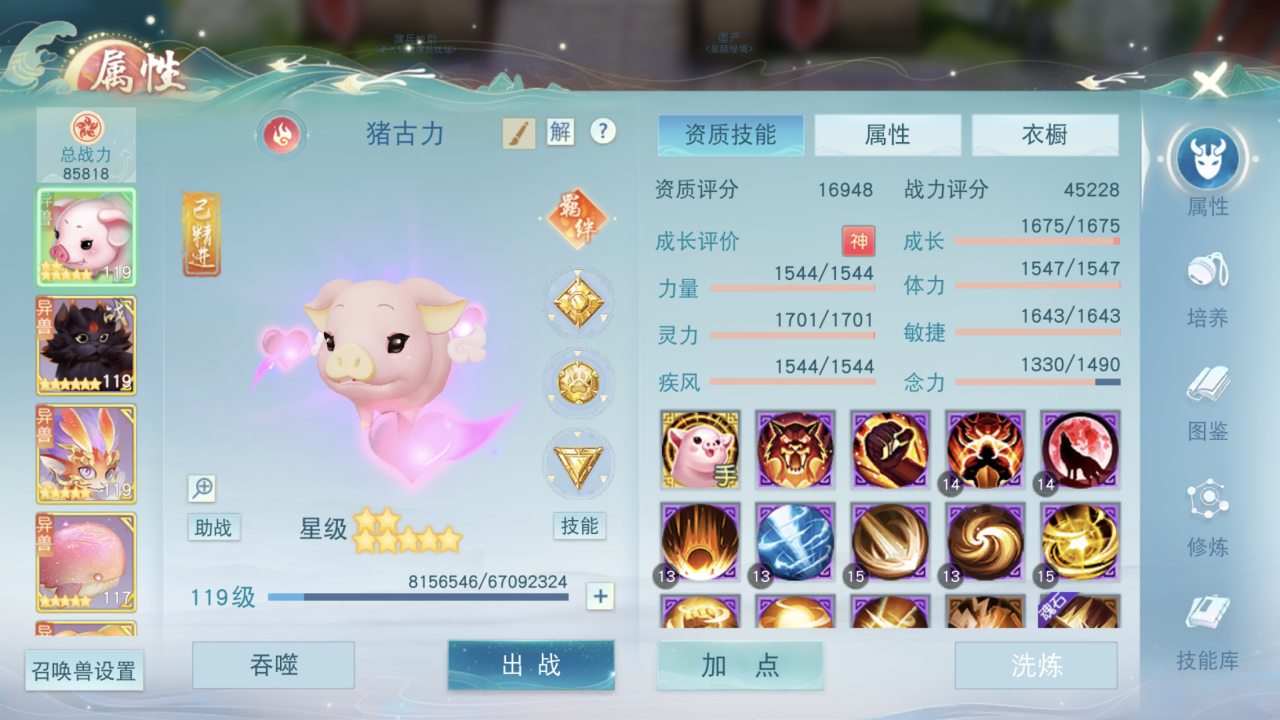
Task: Go to the 修炼 training menu
Action: point(1207,517)
